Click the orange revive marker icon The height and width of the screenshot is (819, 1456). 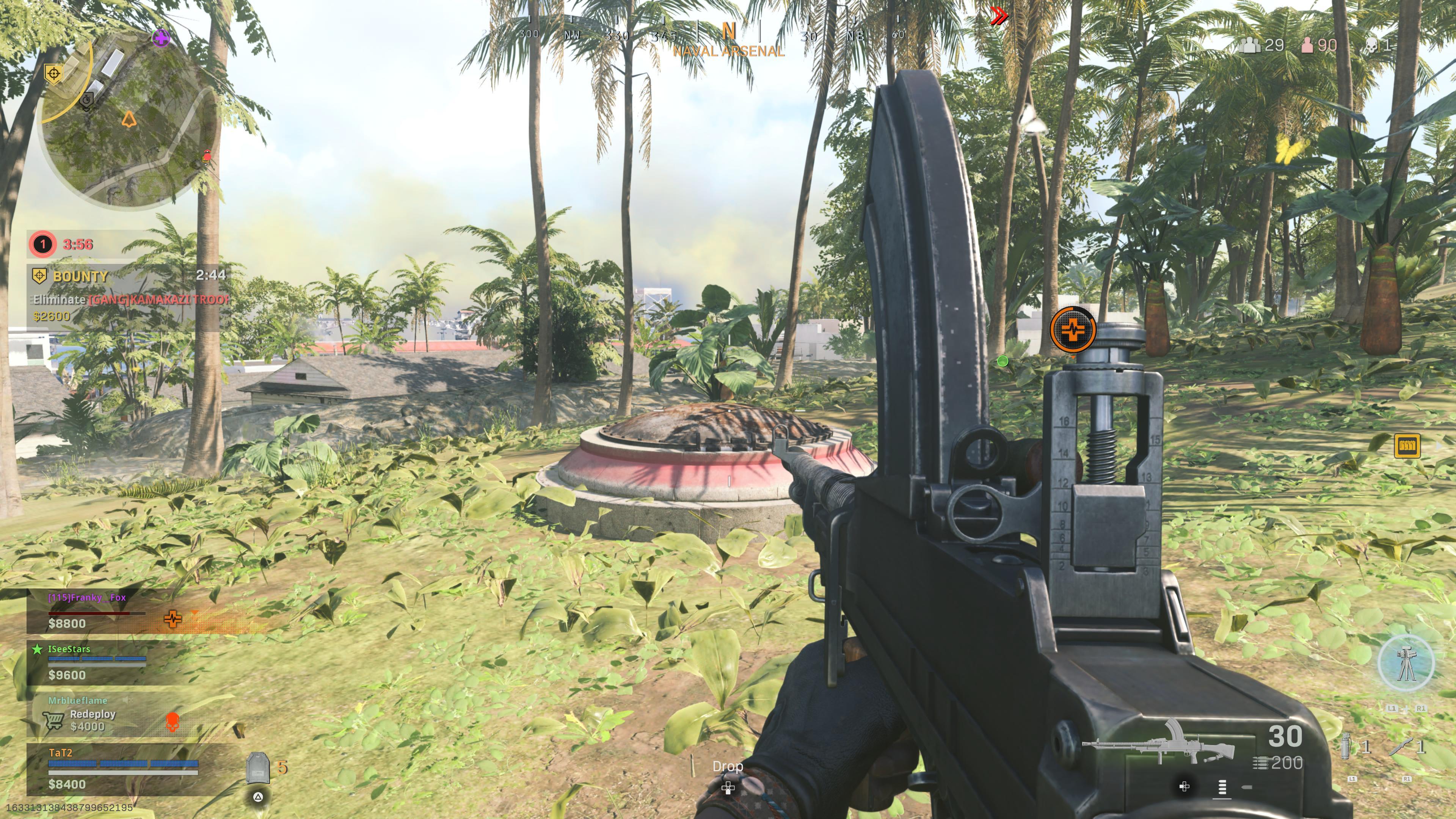(1073, 329)
